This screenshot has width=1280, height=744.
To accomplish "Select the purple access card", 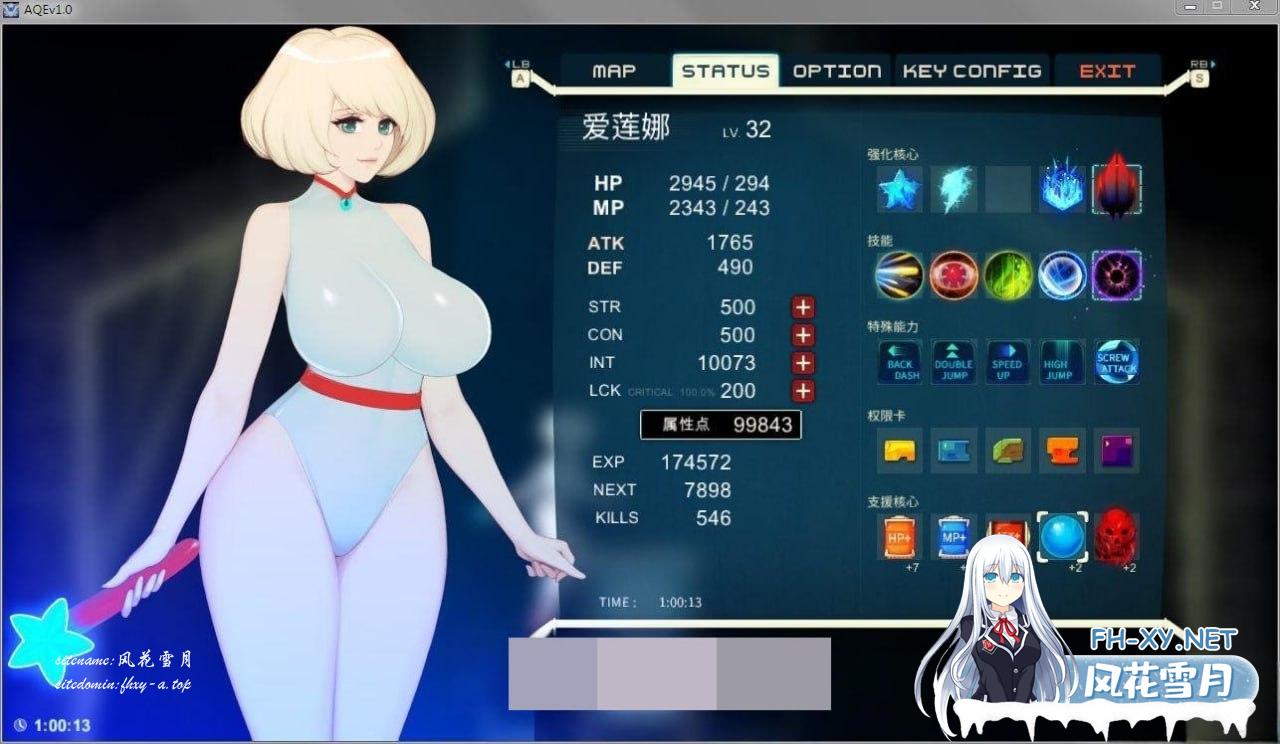I will pyautogui.click(x=1117, y=451).
